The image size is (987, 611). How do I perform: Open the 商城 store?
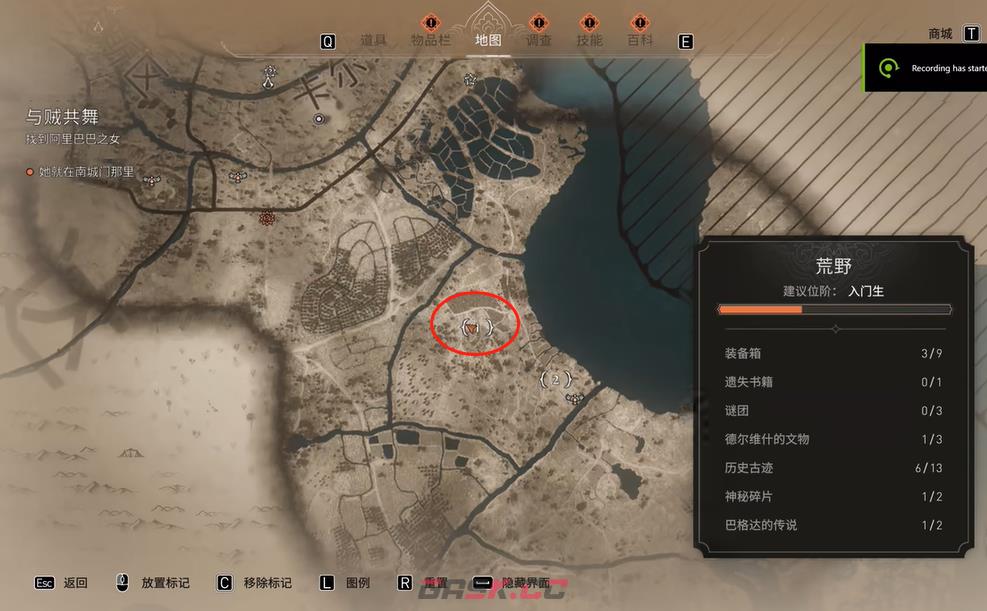[x=940, y=34]
